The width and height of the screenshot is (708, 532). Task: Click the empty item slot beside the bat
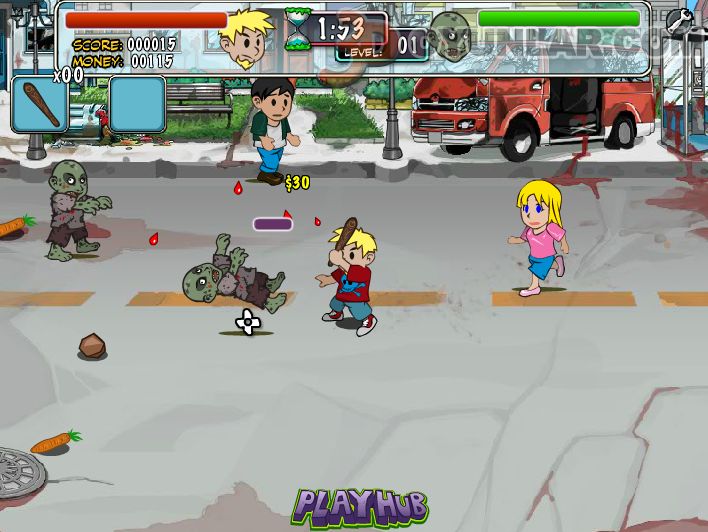coord(137,104)
